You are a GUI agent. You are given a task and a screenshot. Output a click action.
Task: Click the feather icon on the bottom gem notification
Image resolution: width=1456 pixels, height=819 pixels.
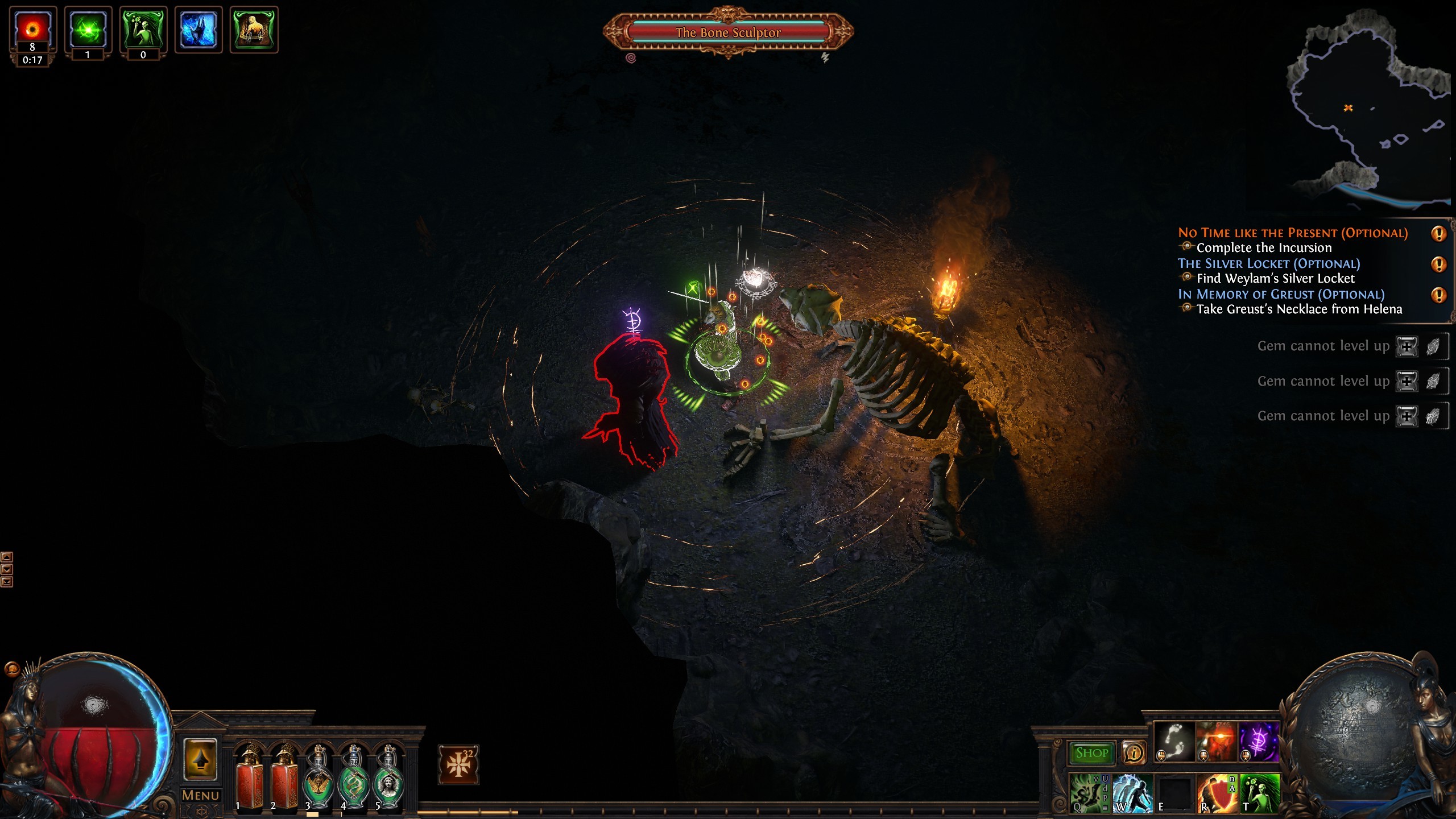tap(1433, 416)
